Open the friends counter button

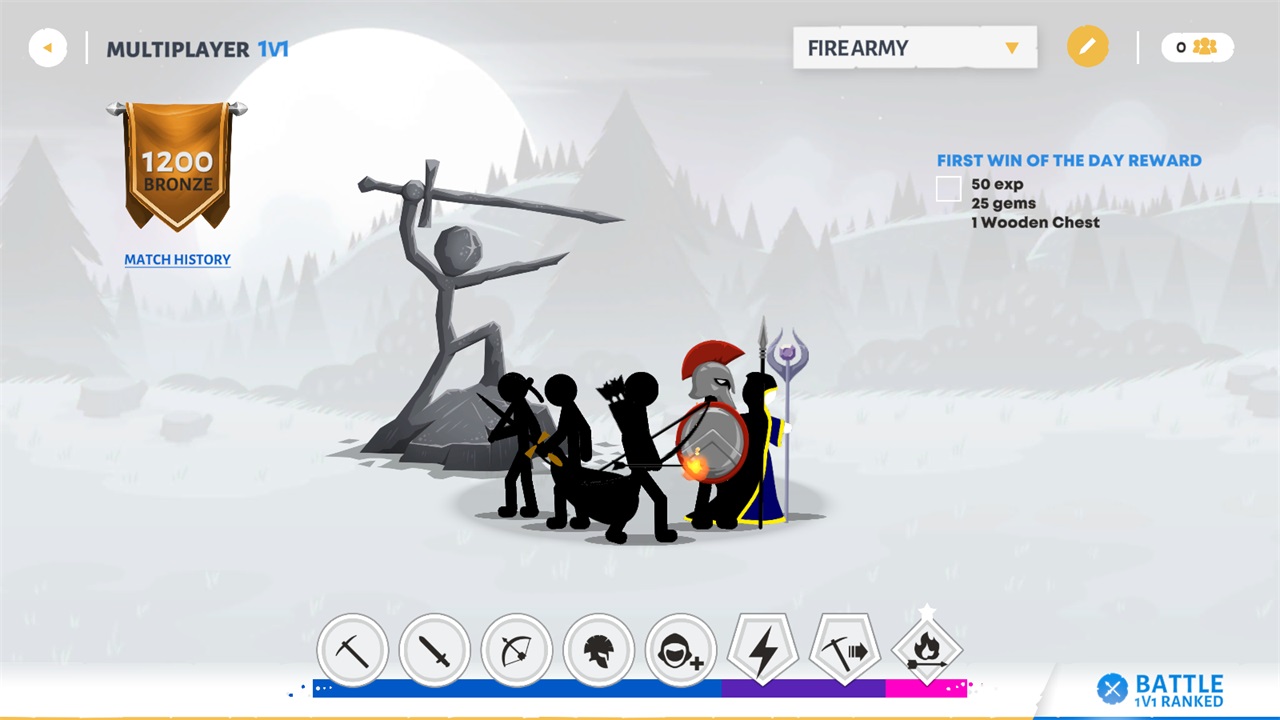click(x=1196, y=47)
